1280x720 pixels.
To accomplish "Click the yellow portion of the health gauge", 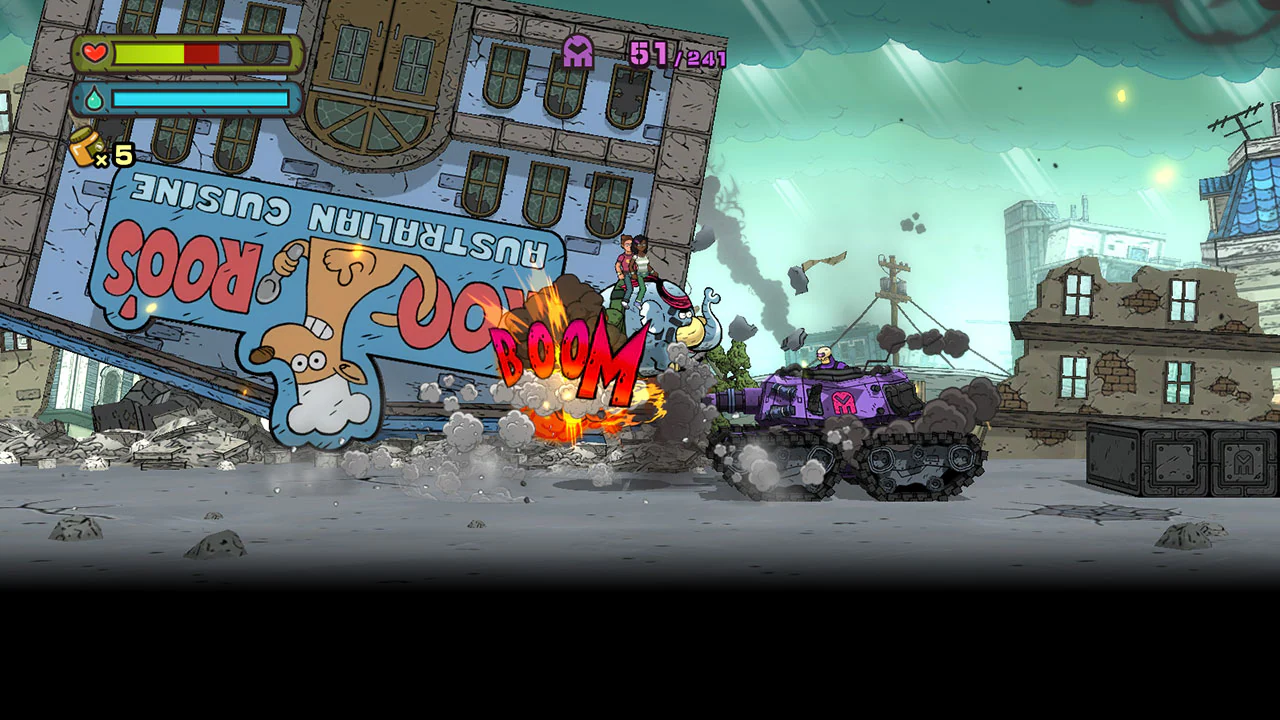I will [150, 53].
